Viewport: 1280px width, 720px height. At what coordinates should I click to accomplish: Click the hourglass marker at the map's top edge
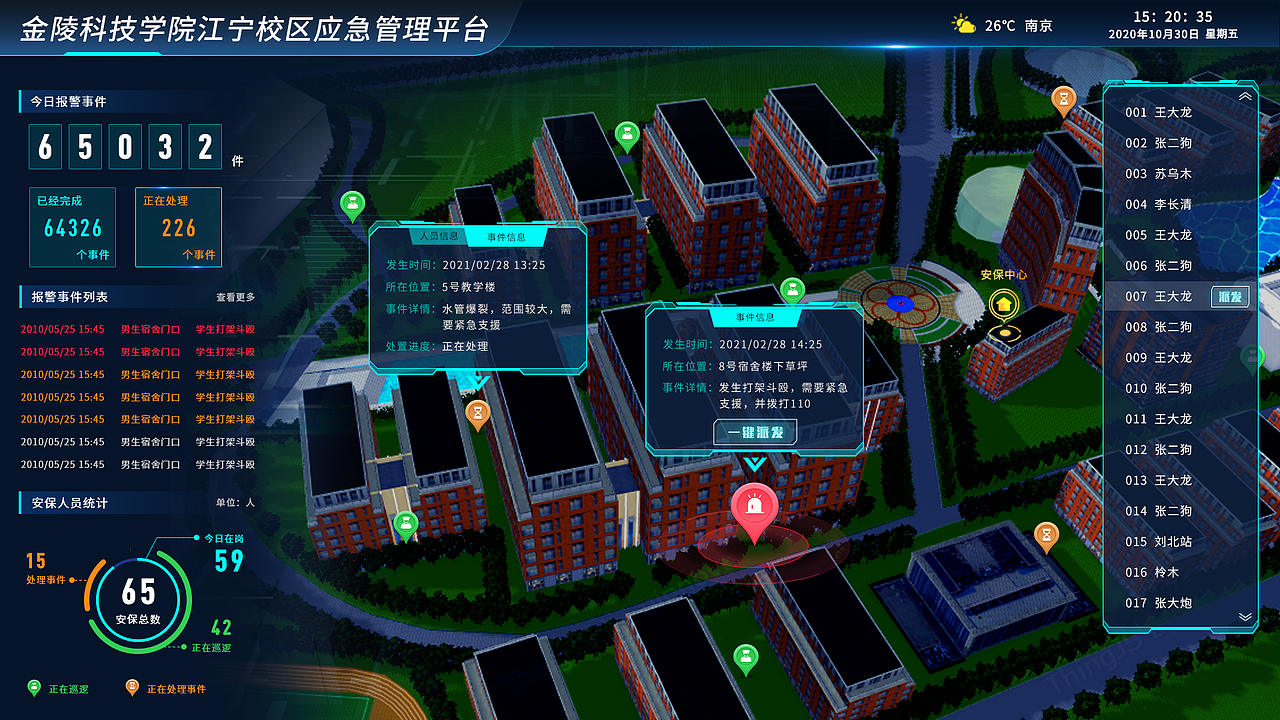tap(1062, 100)
